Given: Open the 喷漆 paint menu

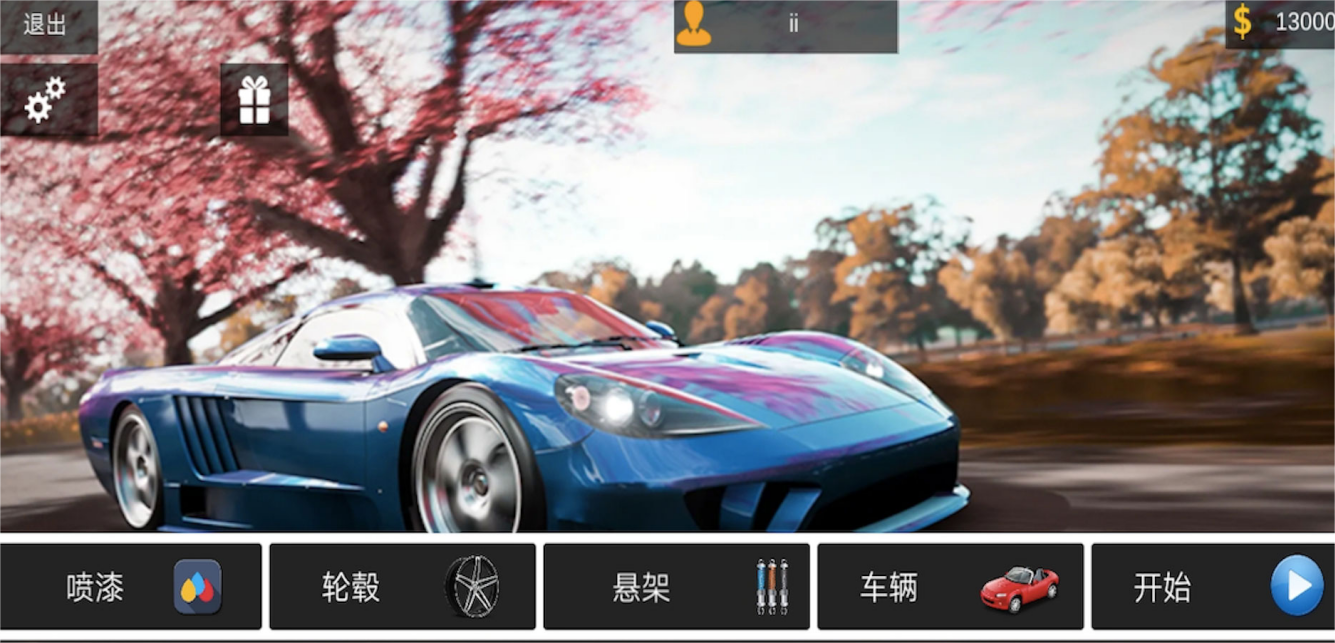Looking at the screenshot, I should 131,587.
